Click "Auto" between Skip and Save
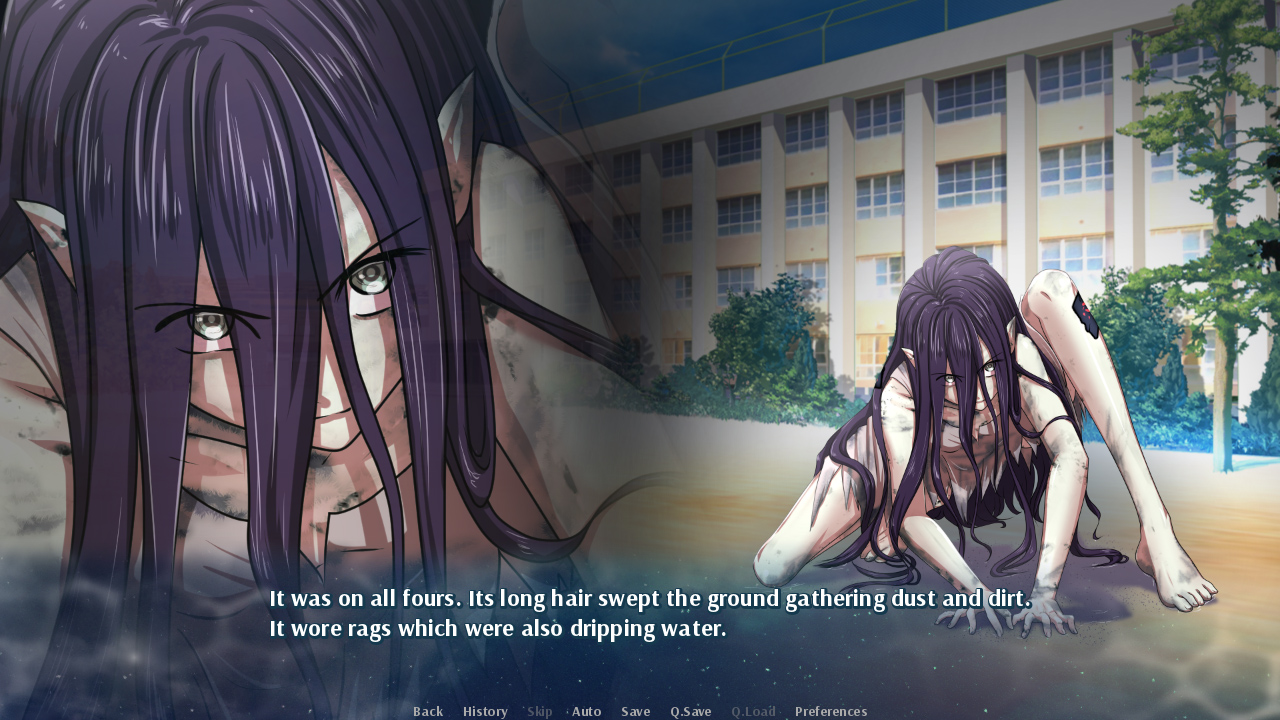The width and height of the screenshot is (1280, 720). [586, 710]
